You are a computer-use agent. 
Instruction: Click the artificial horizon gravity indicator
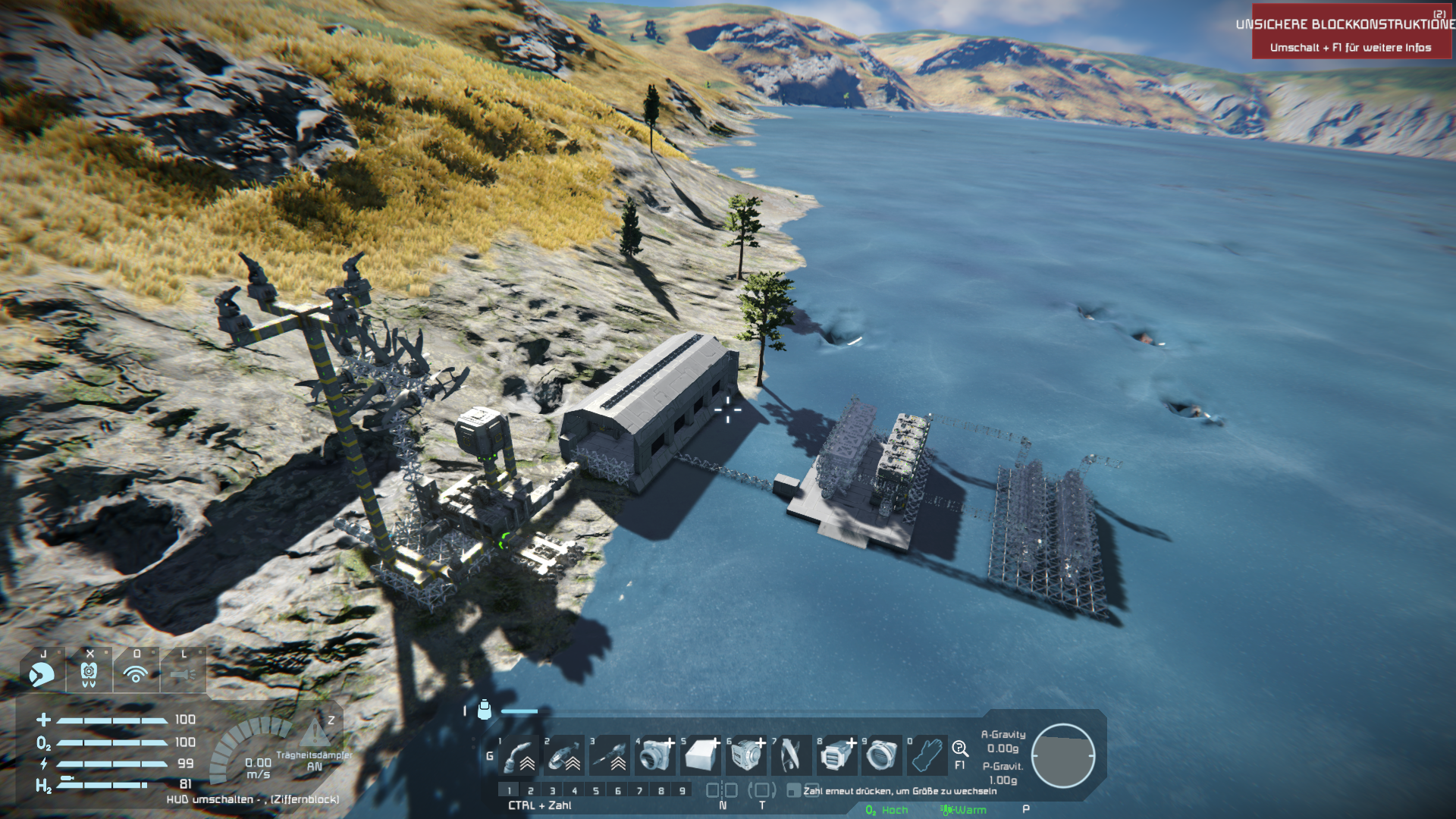click(1062, 755)
